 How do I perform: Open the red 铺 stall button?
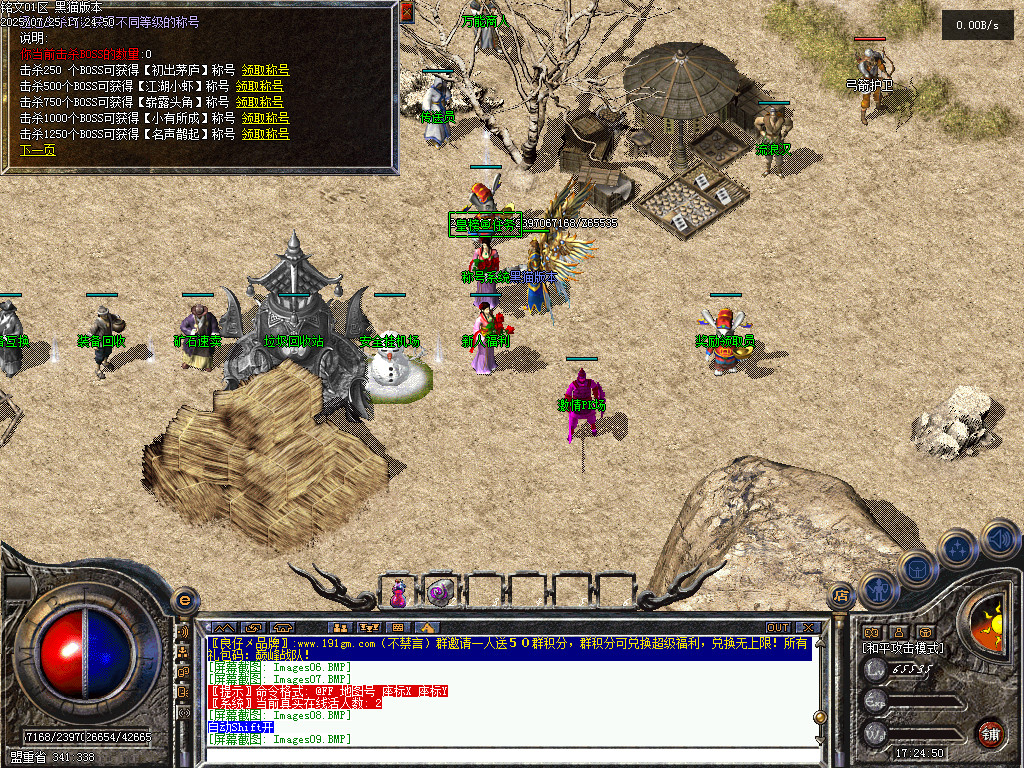click(x=990, y=731)
